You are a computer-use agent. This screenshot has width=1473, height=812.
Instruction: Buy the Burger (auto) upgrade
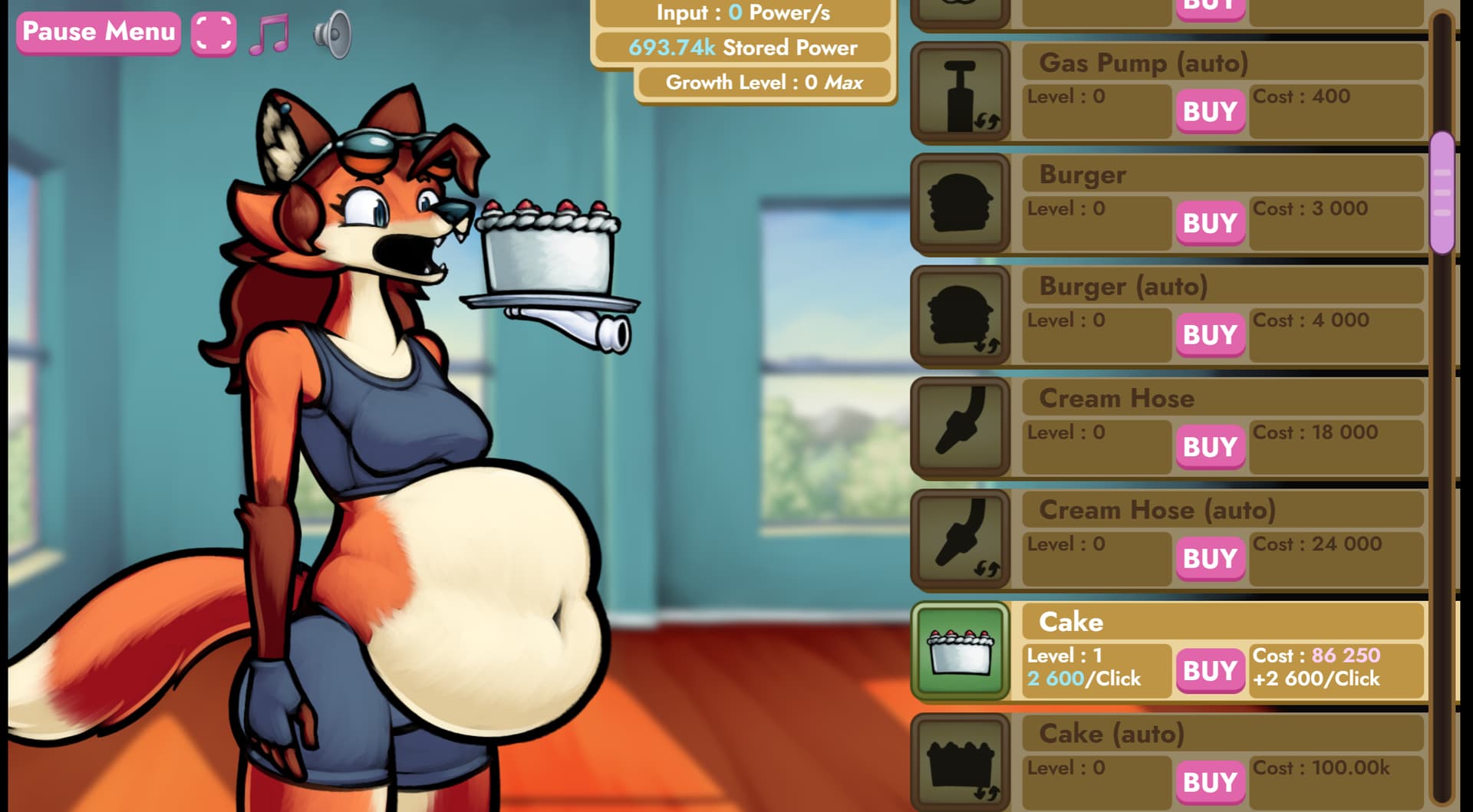pyautogui.click(x=1210, y=336)
